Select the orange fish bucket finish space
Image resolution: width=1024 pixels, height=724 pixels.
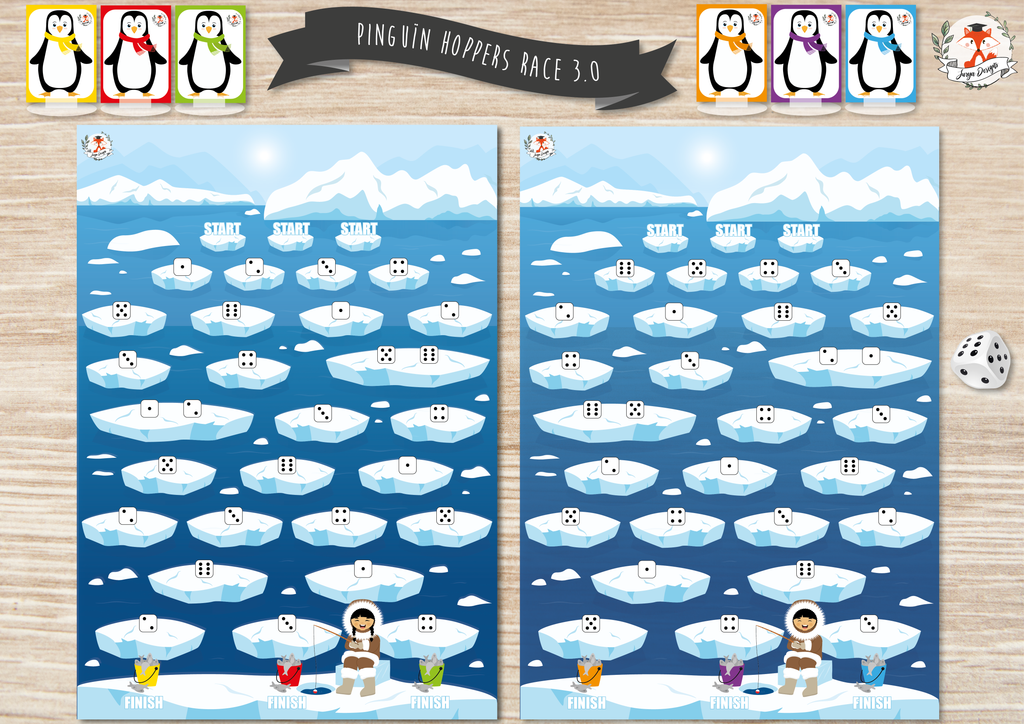(589, 671)
